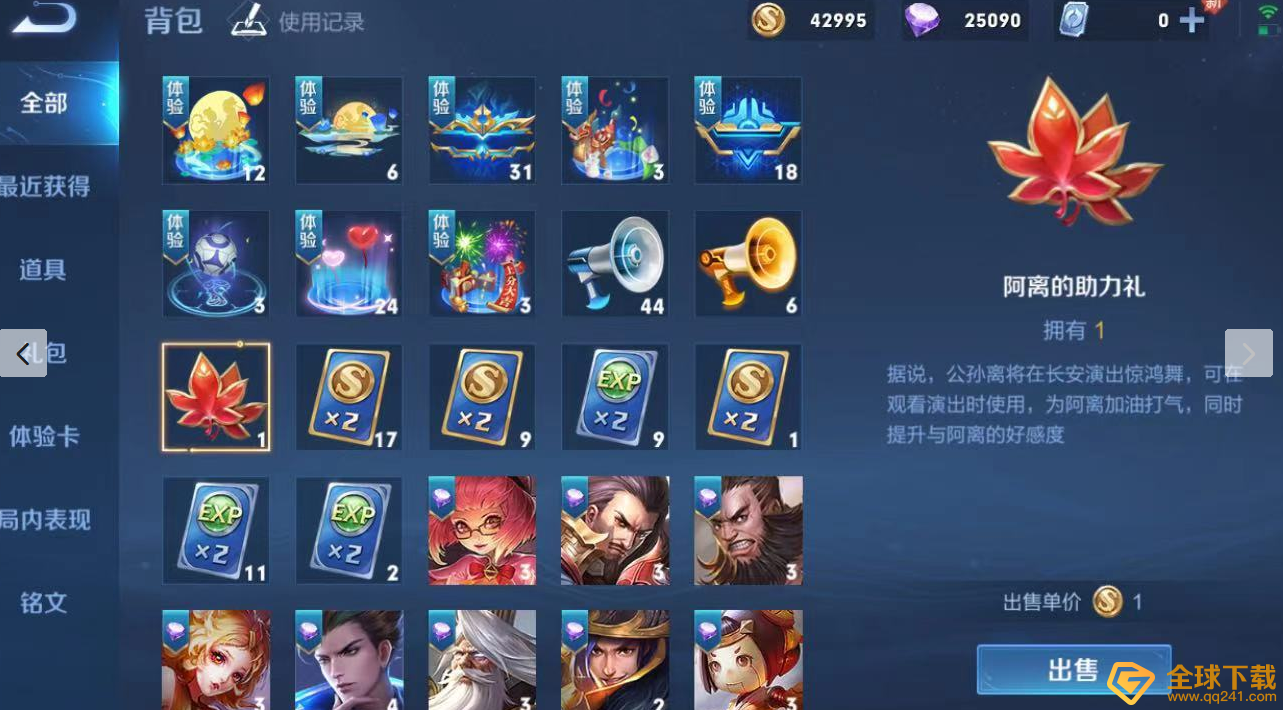Select the 体验卡 tab
The height and width of the screenshot is (710, 1283).
45,436
